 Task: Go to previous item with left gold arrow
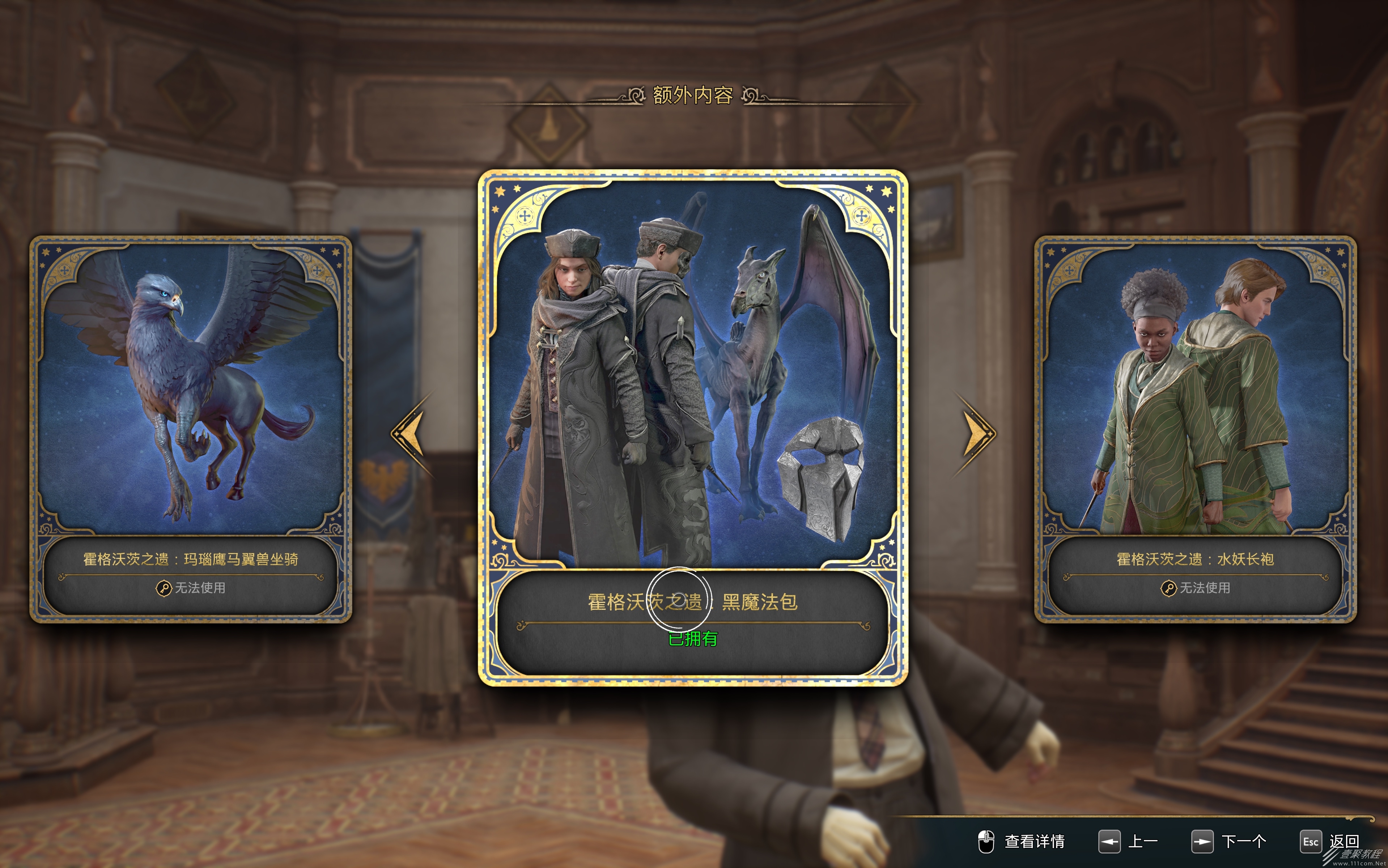point(410,434)
